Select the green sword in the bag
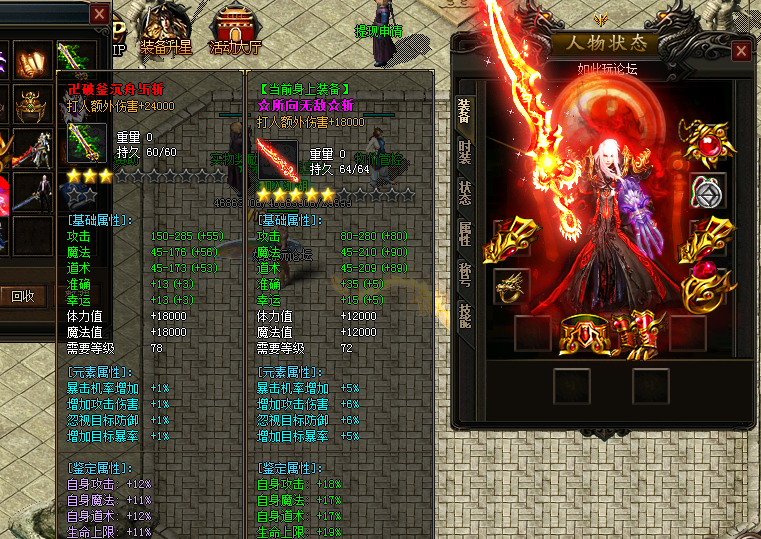This screenshot has width=761, height=539. pos(77,58)
